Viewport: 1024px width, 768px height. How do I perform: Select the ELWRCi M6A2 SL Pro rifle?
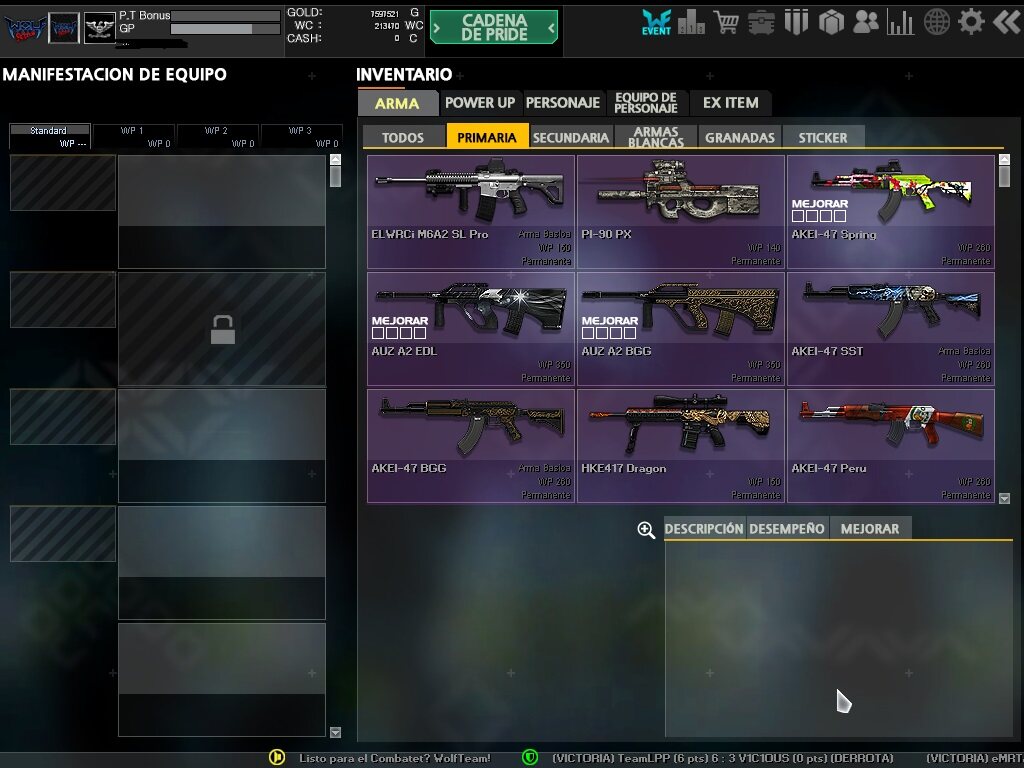tap(471, 211)
